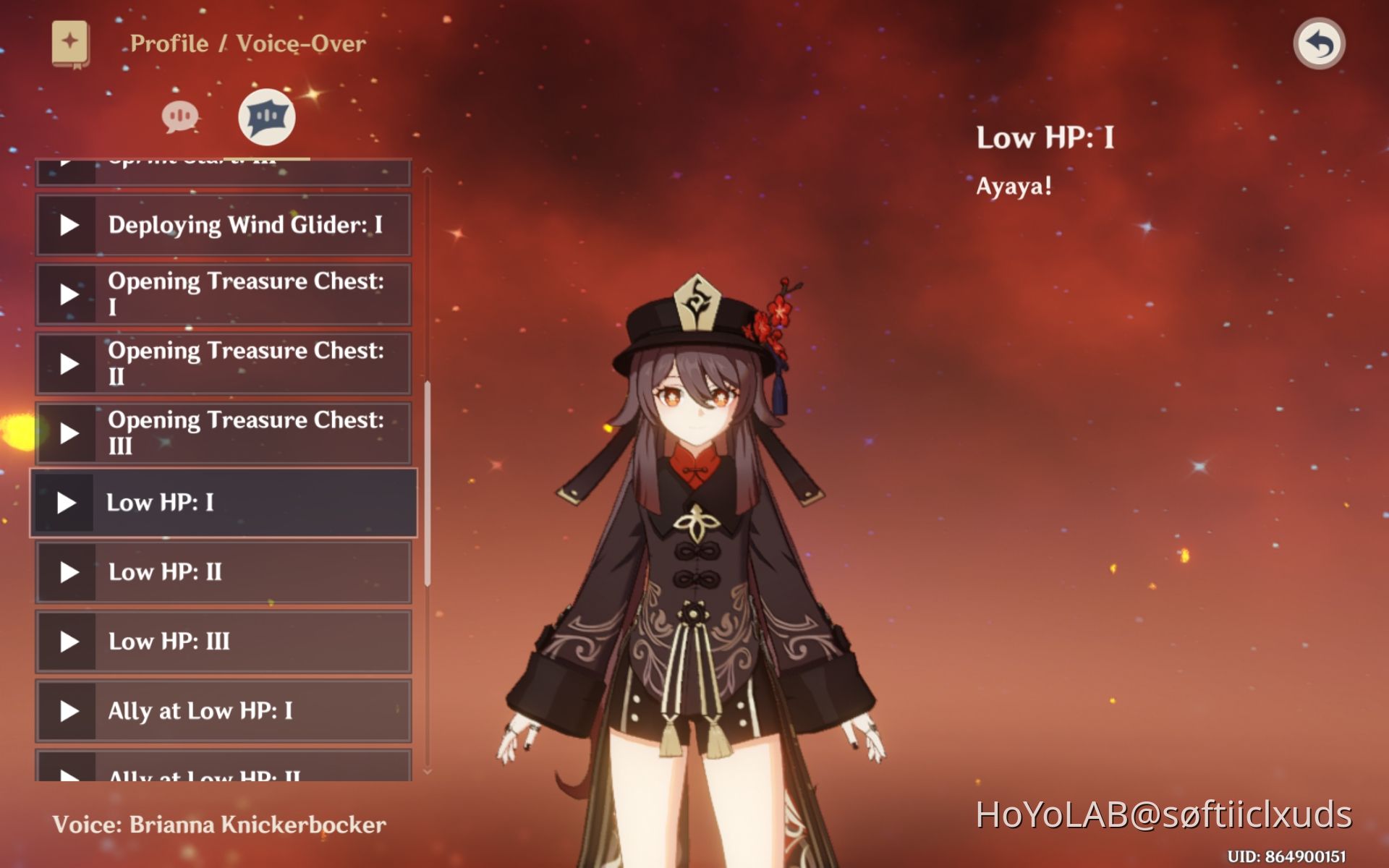Play the Low HP: I voice line

point(69,502)
